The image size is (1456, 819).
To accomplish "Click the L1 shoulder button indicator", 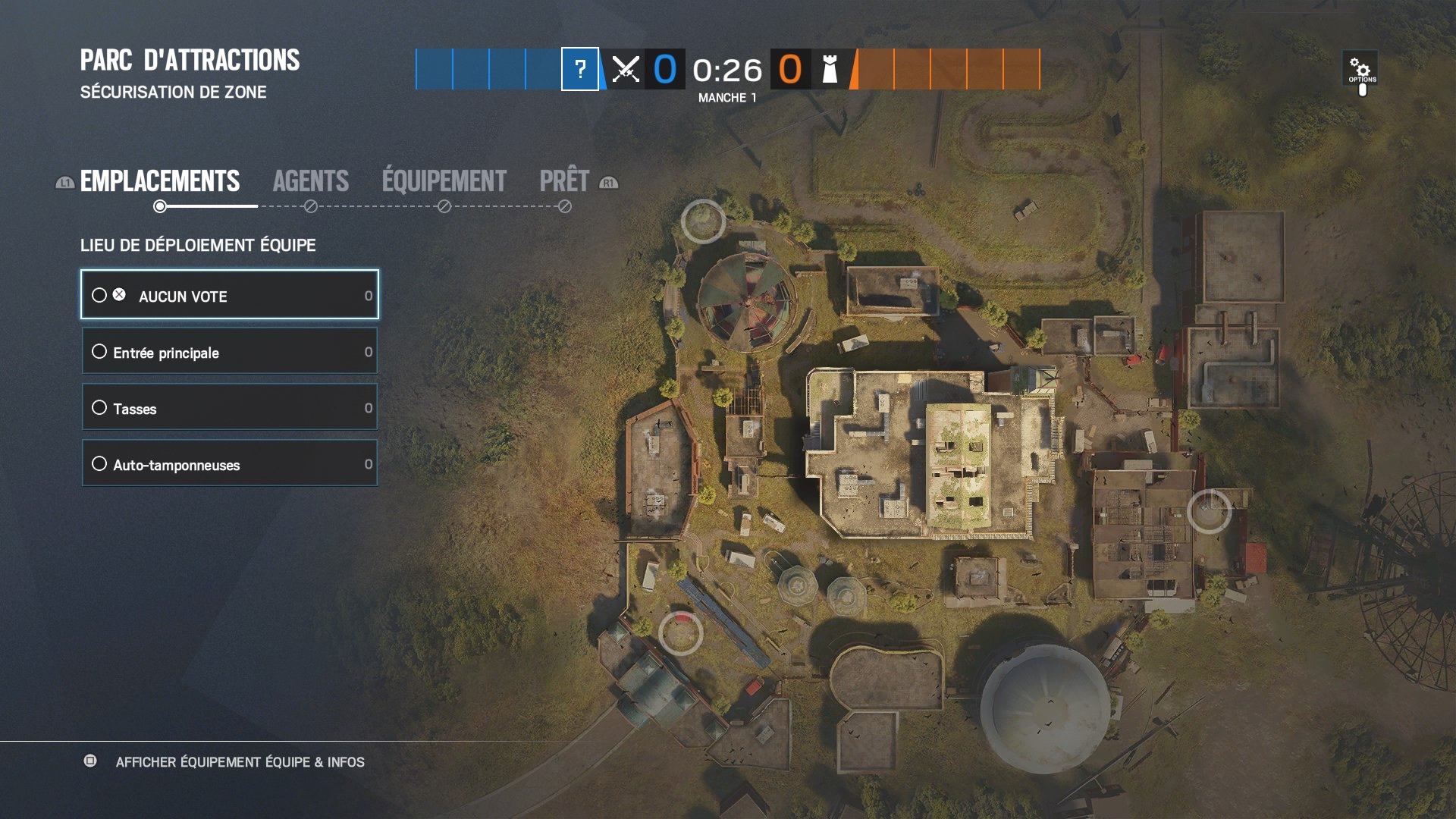I will [64, 183].
